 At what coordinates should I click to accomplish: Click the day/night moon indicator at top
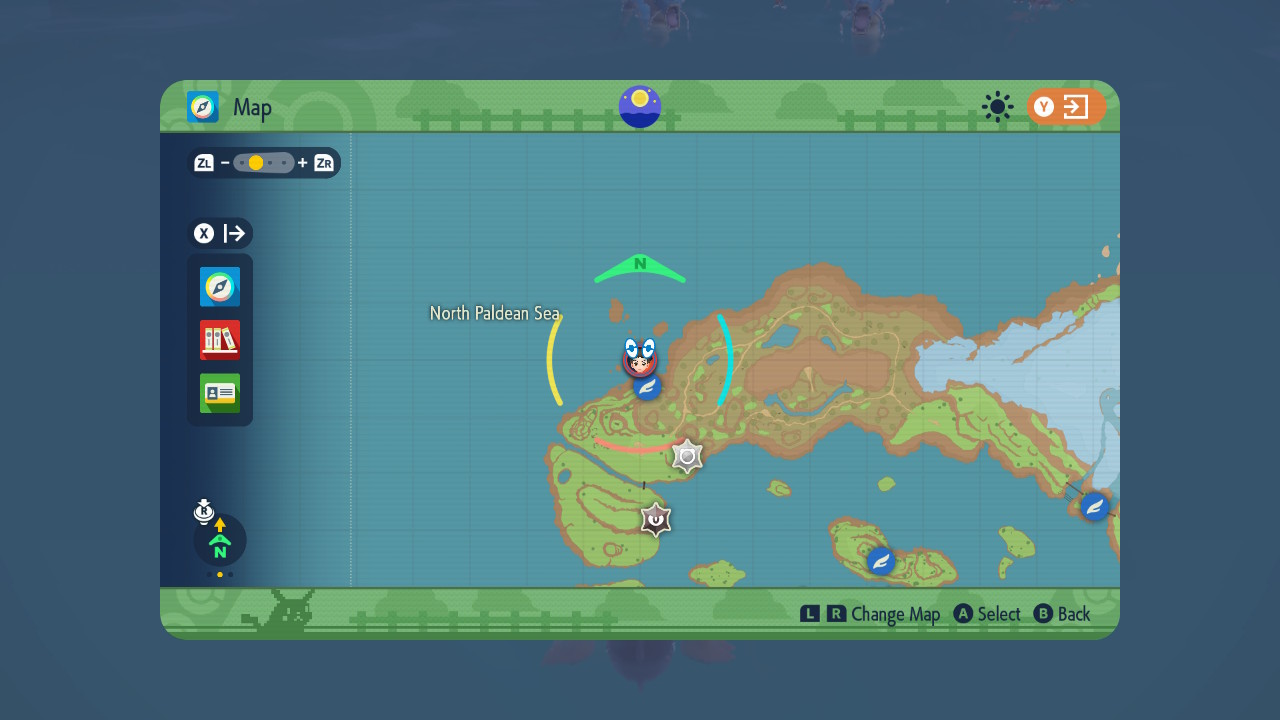(x=639, y=107)
